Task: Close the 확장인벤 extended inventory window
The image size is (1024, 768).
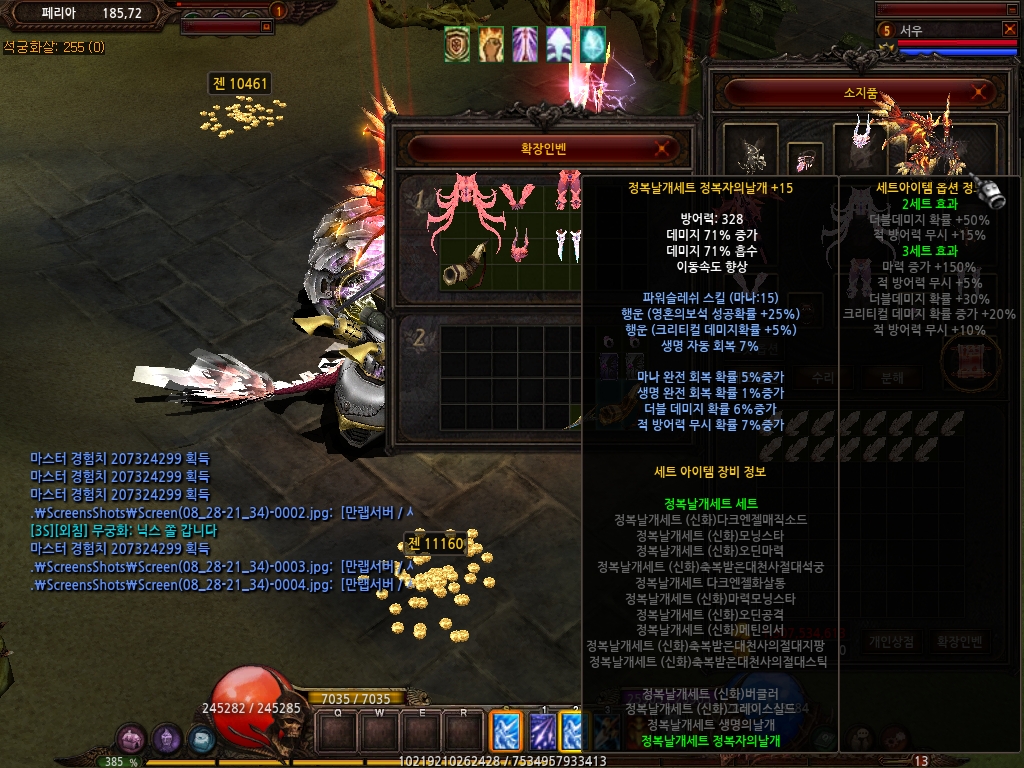Action: [661, 150]
